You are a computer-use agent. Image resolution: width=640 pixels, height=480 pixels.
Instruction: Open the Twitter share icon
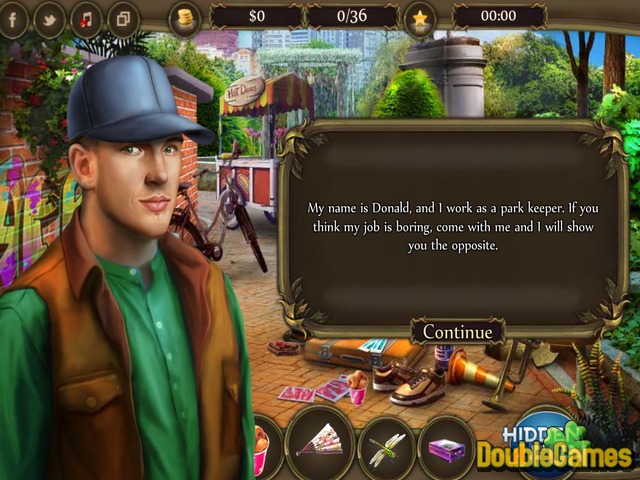click(x=49, y=18)
